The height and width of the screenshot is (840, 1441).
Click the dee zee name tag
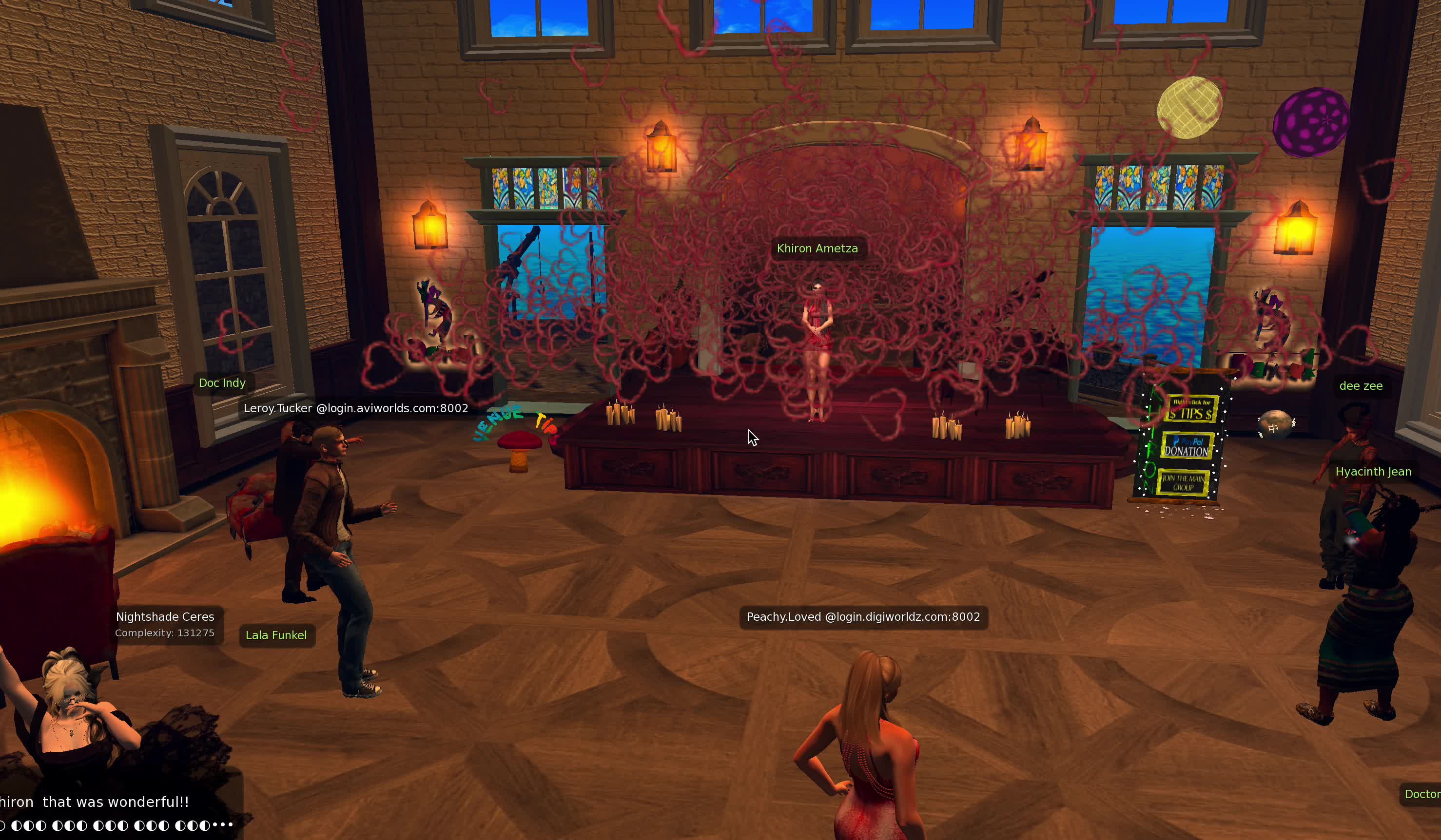[x=1361, y=386]
